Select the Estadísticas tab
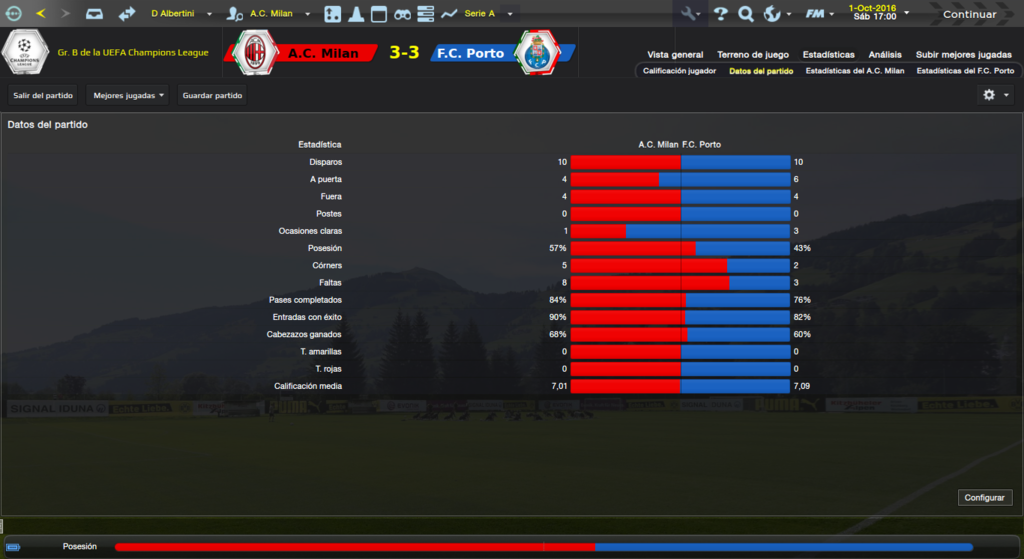The width and height of the screenshot is (1024, 559). pyautogui.click(x=830, y=55)
